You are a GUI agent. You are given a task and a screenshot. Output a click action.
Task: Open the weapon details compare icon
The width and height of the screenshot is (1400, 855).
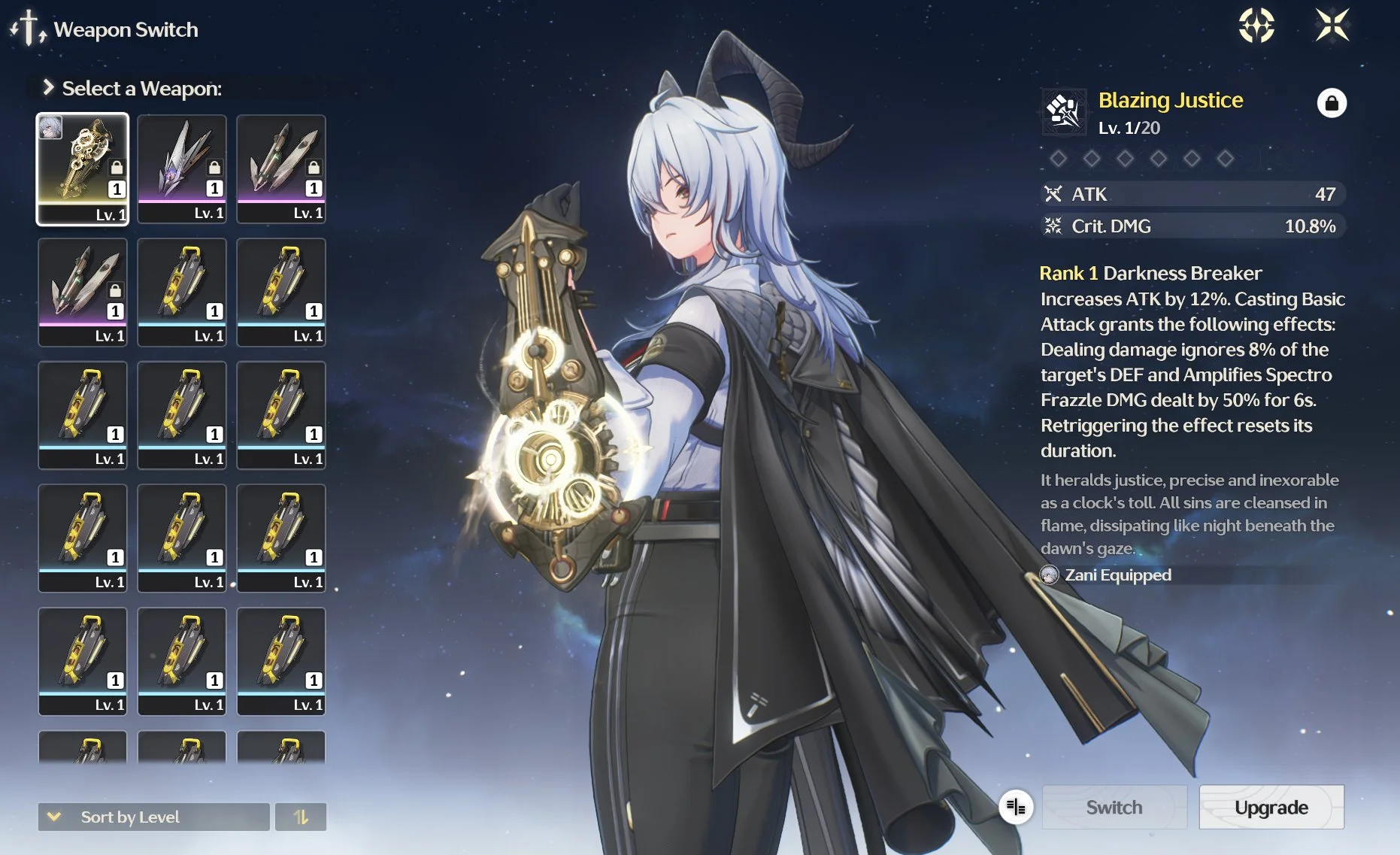coord(1016,808)
